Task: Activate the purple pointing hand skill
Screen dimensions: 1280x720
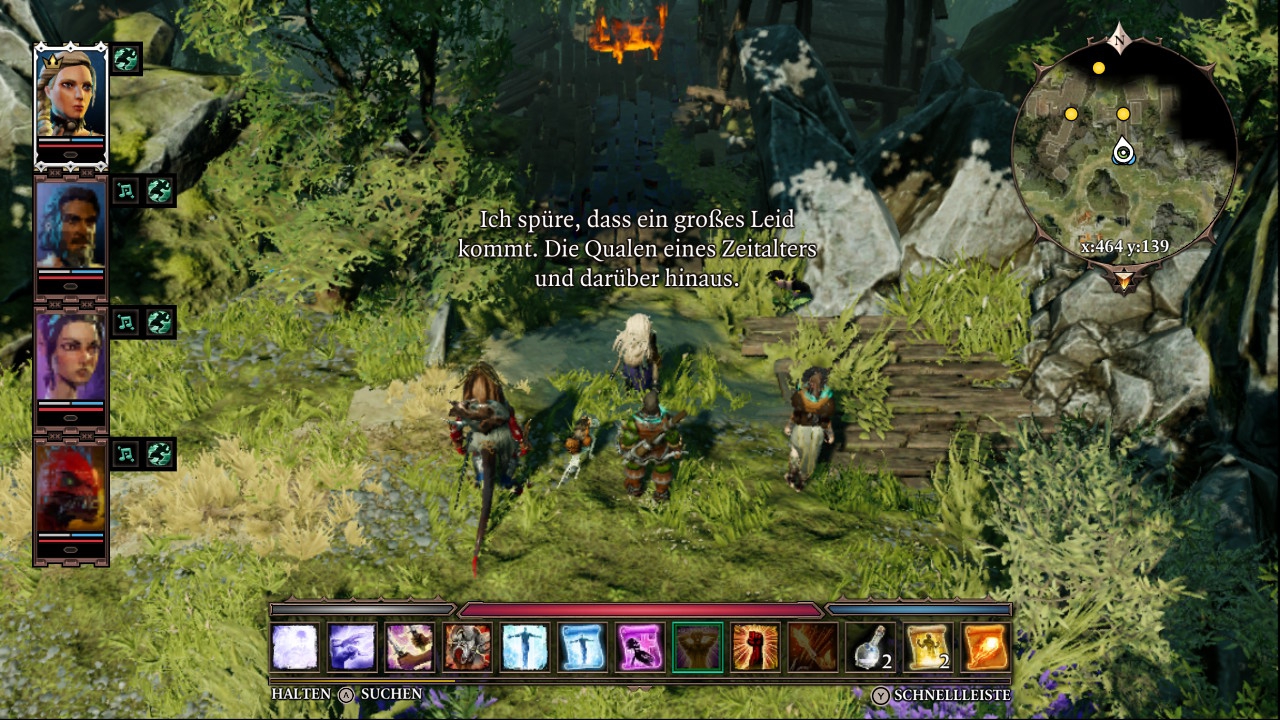Action: [352, 648]
